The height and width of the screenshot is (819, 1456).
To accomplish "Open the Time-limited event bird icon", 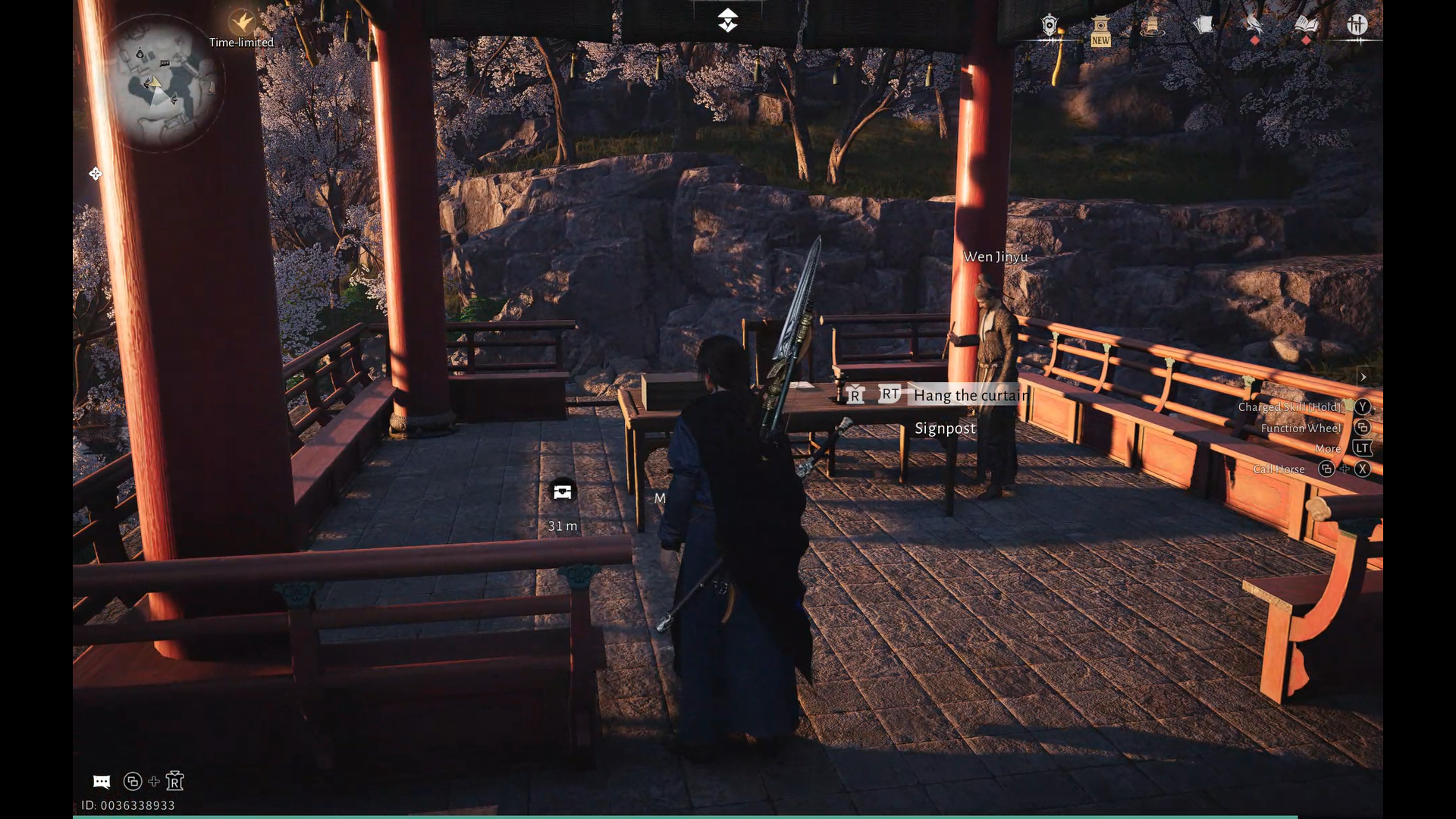I will [x=241, y=21].
